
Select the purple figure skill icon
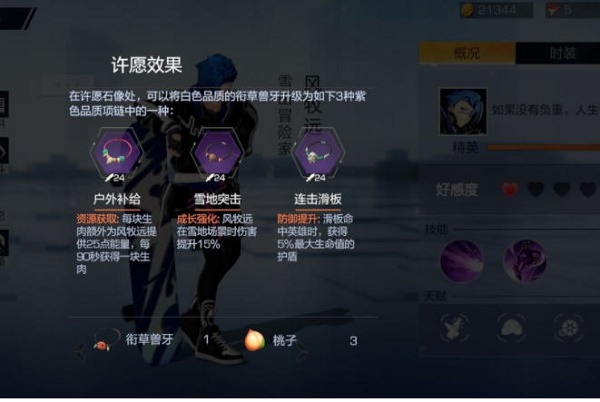tap(524, 260)
